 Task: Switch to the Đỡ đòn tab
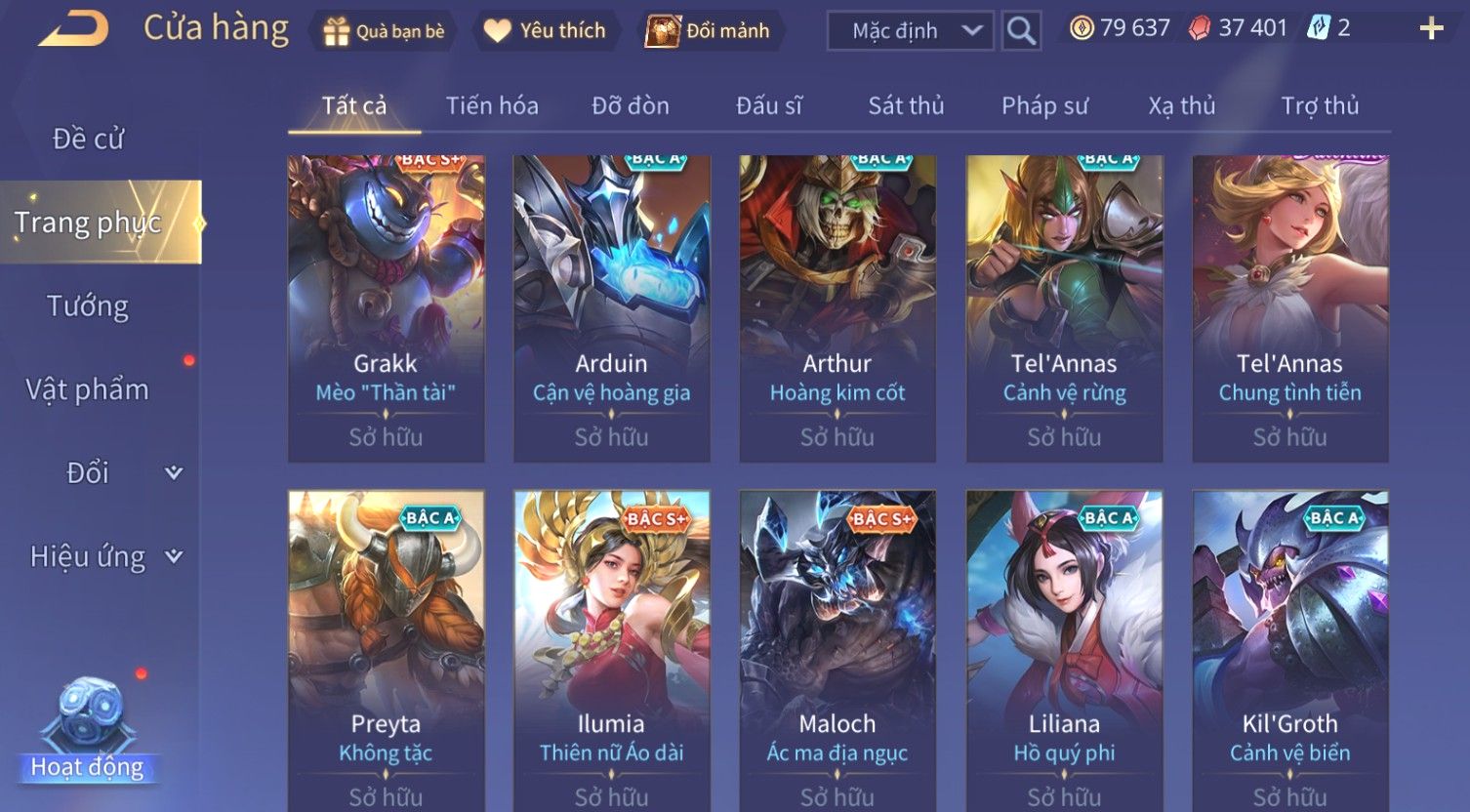[631, 105]
